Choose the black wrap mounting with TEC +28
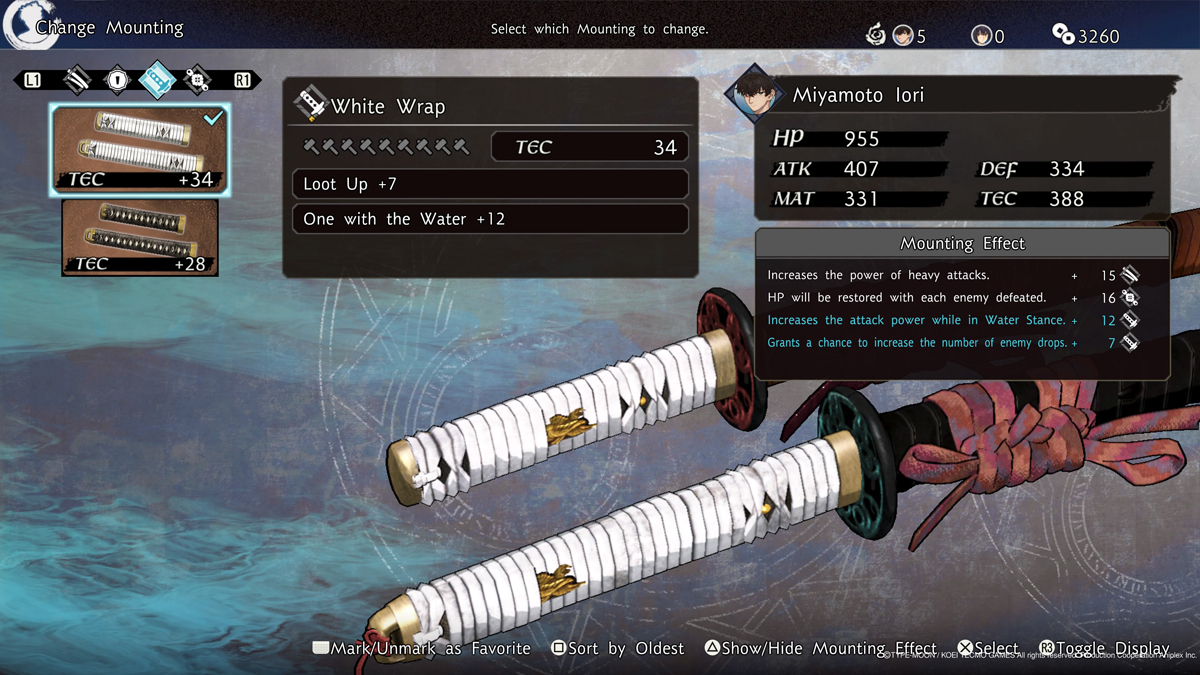The height and width of the screenshot is (675, 1200). [140, 237]
